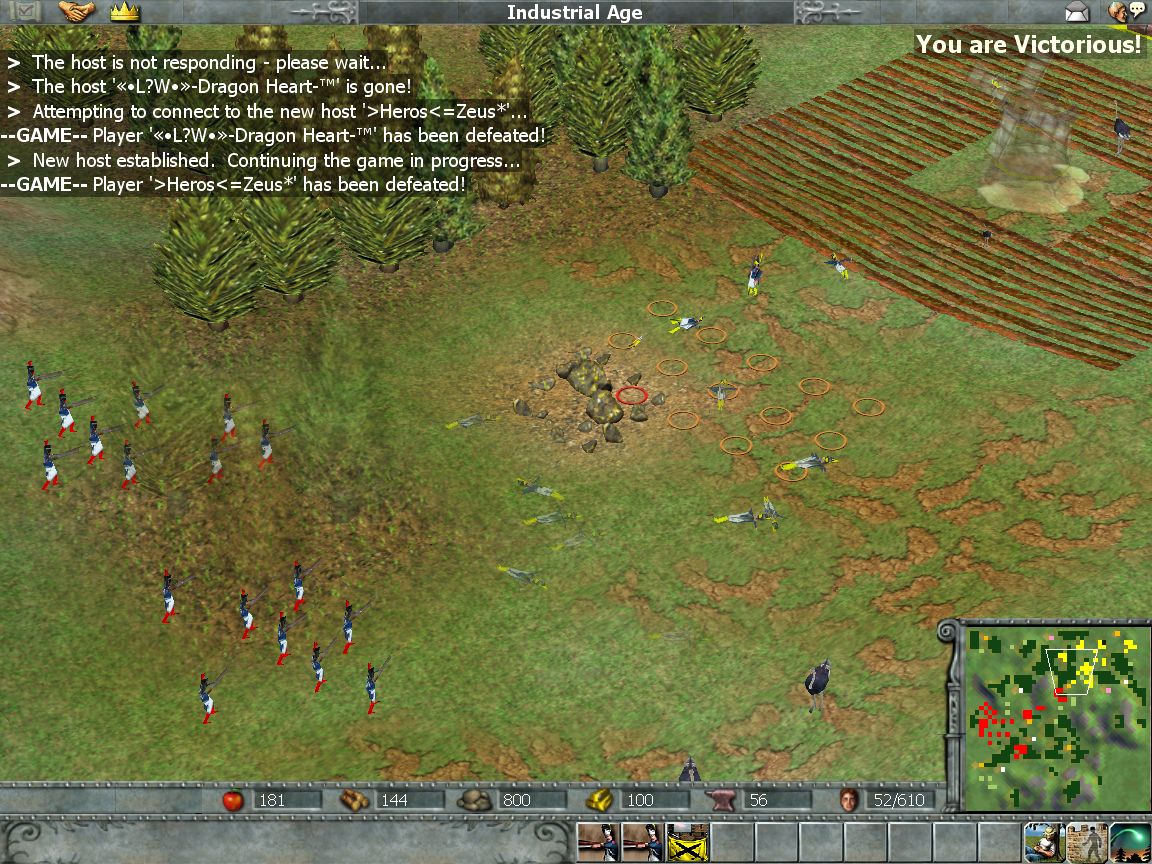Click the green aurora night-sky icon
Image resolution: width=1152 pixels, height=864 pixels.
coord(1129,843)
